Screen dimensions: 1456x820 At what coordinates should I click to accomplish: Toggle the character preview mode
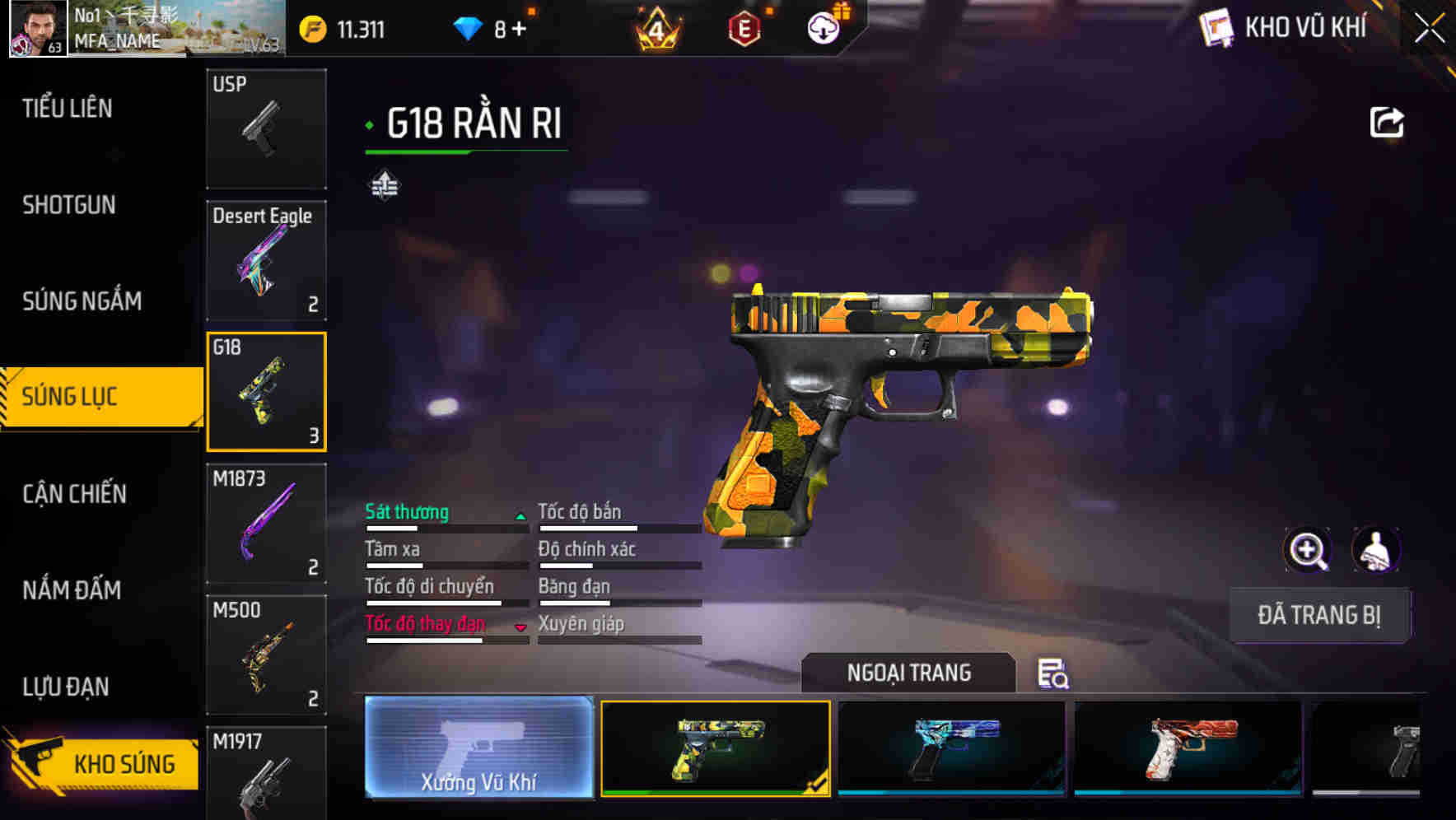(x=1376, y=550)
